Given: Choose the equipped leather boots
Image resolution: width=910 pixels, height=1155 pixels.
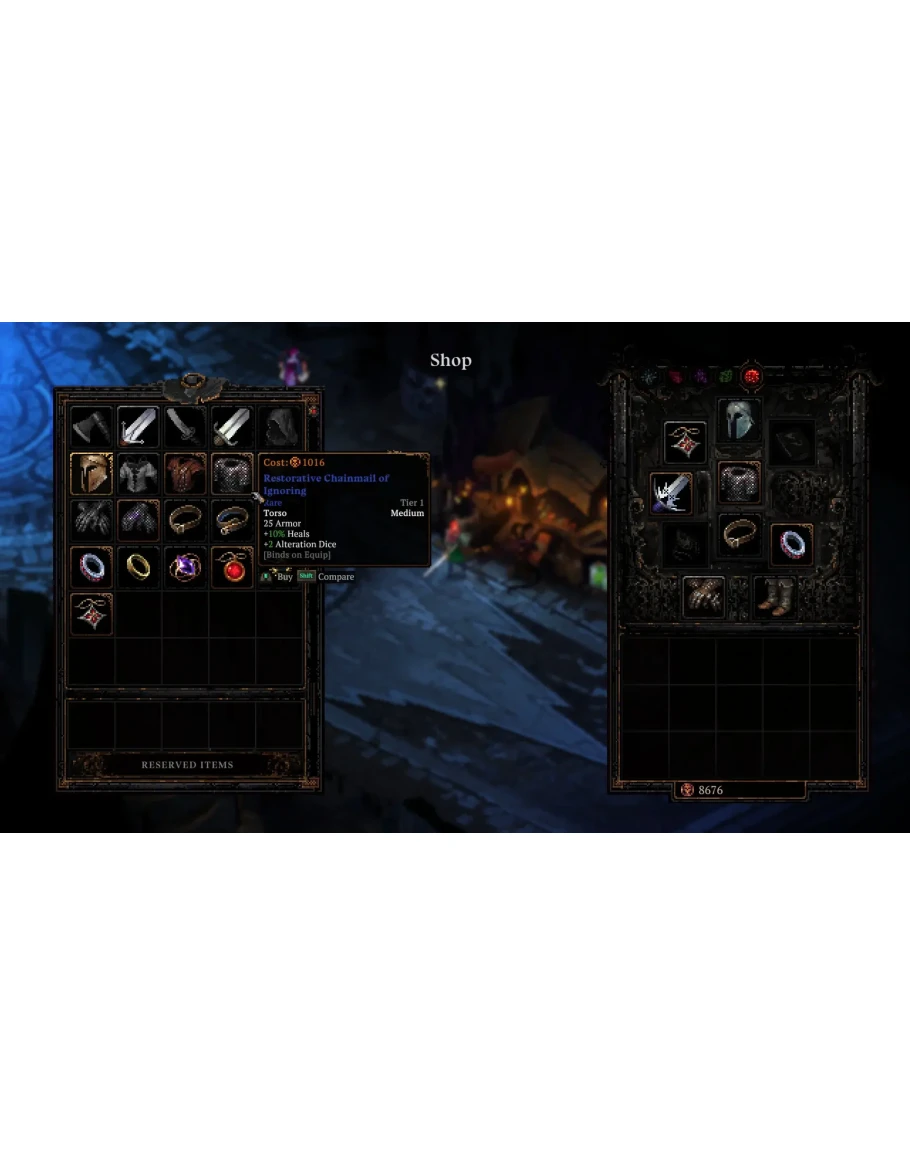Looking at the screenshot, I should pos(773,596).
